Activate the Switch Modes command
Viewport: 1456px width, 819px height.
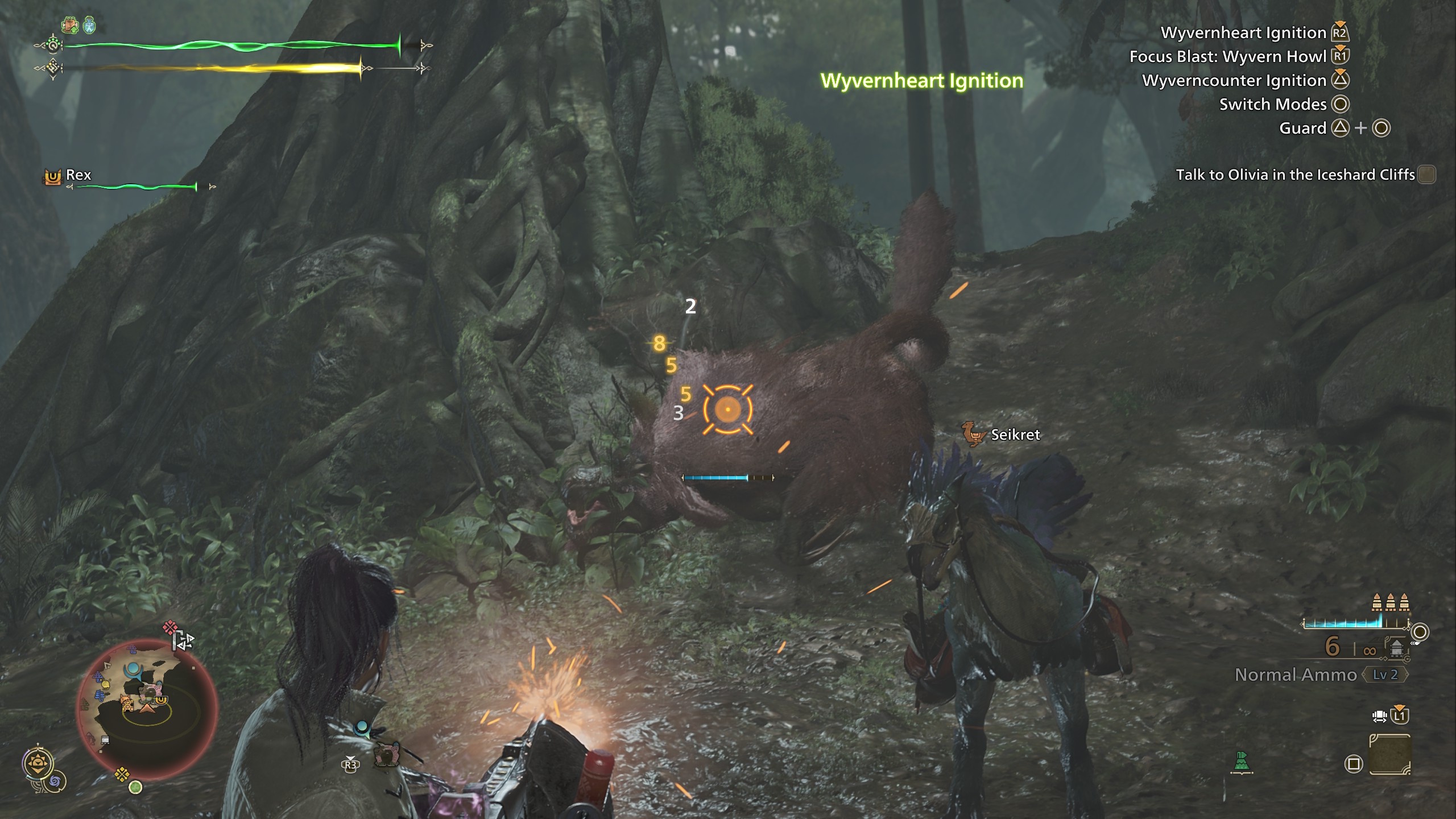[1272, 105]
